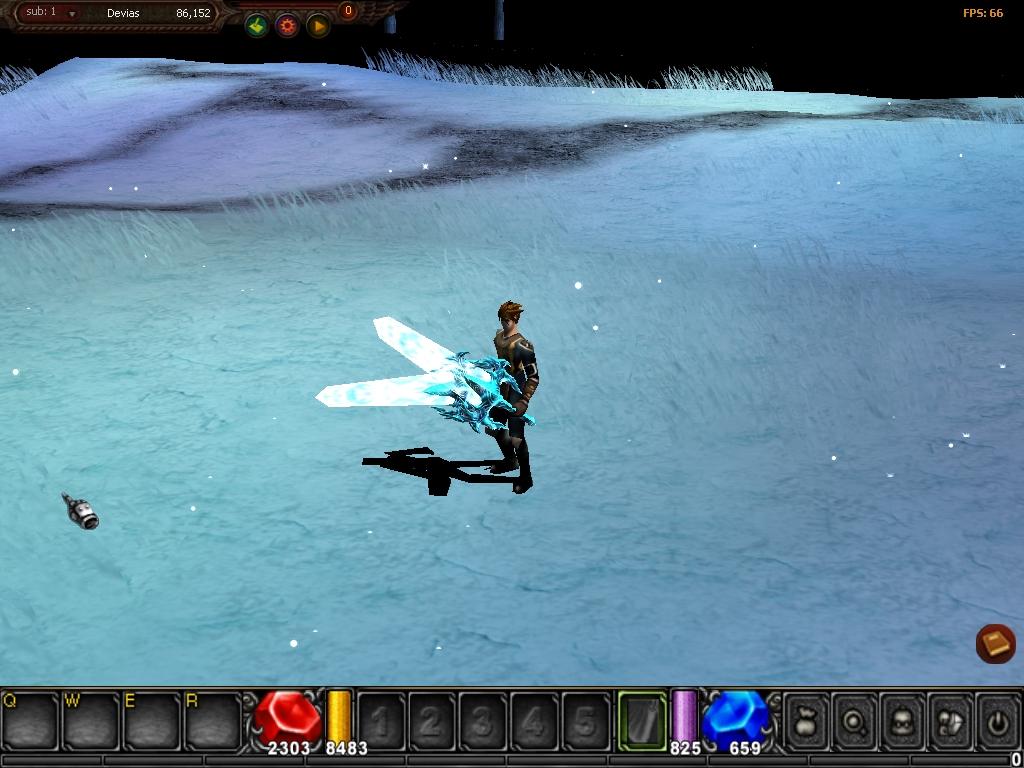
Task: Select the Q skill slot
Action: 30,720
